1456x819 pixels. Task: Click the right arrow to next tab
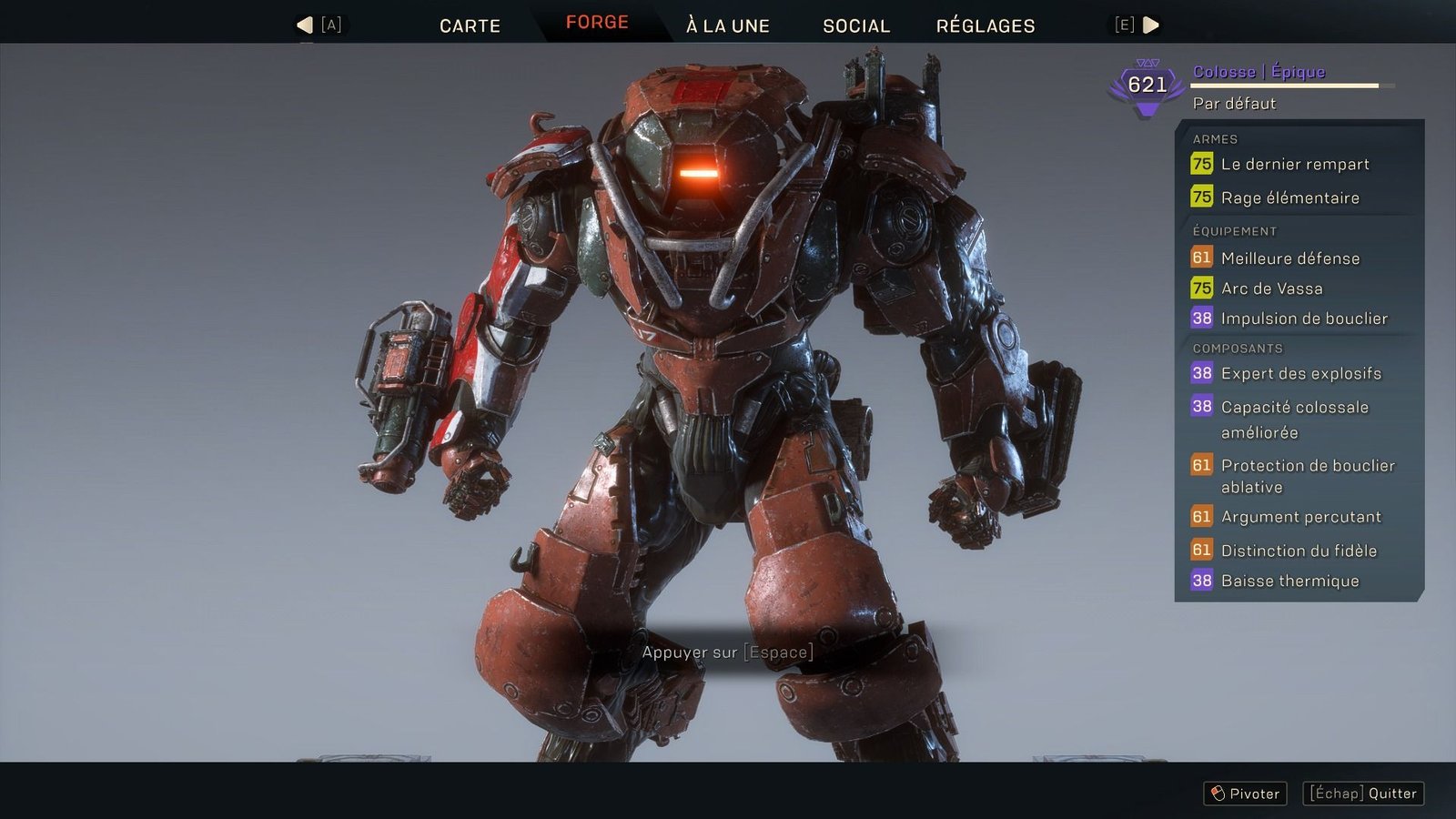(1150, 25)
